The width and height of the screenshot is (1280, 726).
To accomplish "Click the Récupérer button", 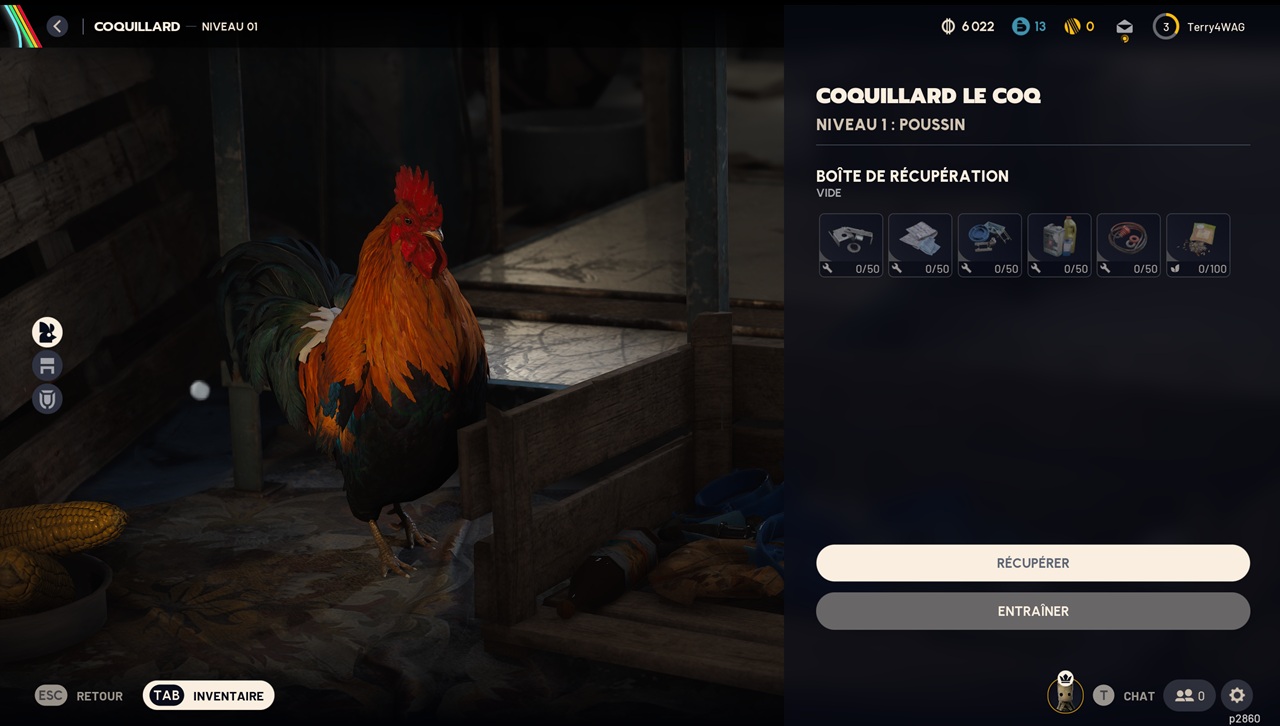I will [x=1033, y=563].
